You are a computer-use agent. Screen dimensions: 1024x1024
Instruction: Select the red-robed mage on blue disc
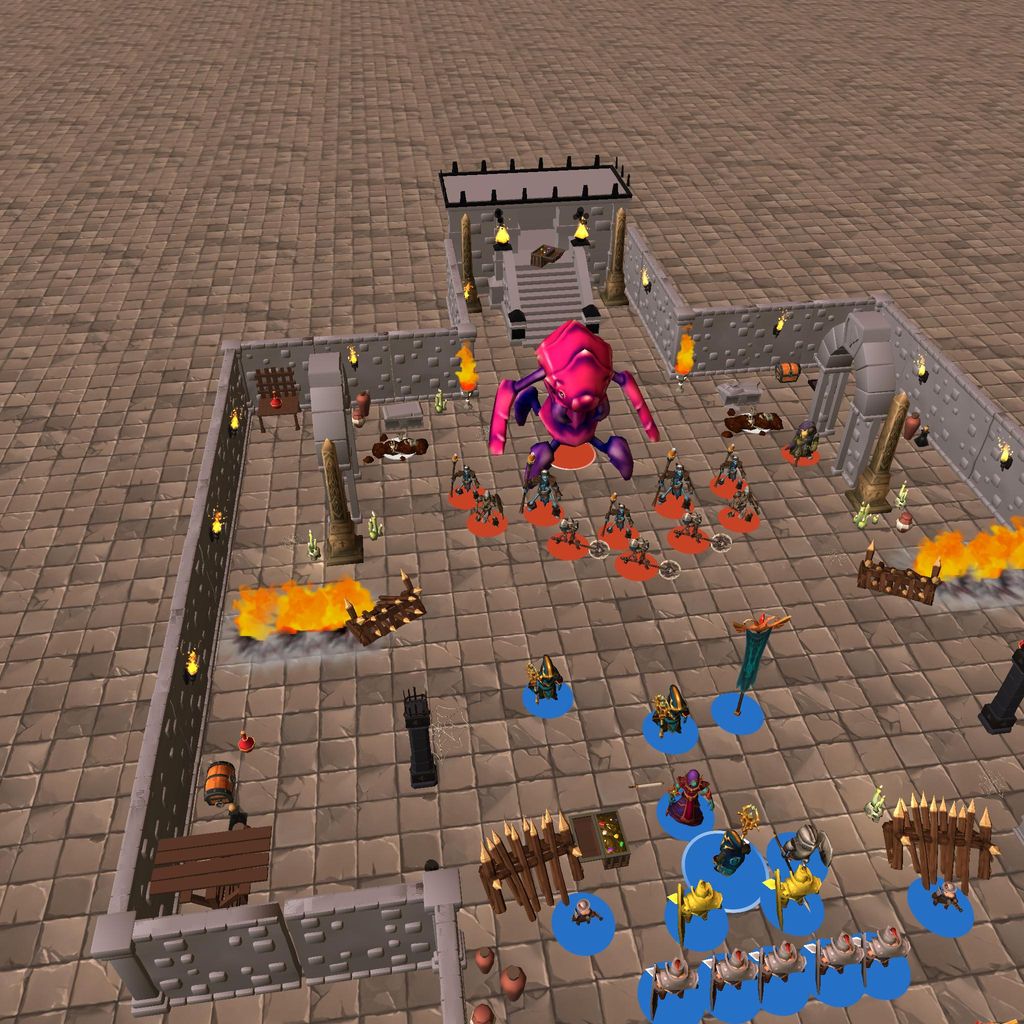pyautogui.click(x=688, y=799)
